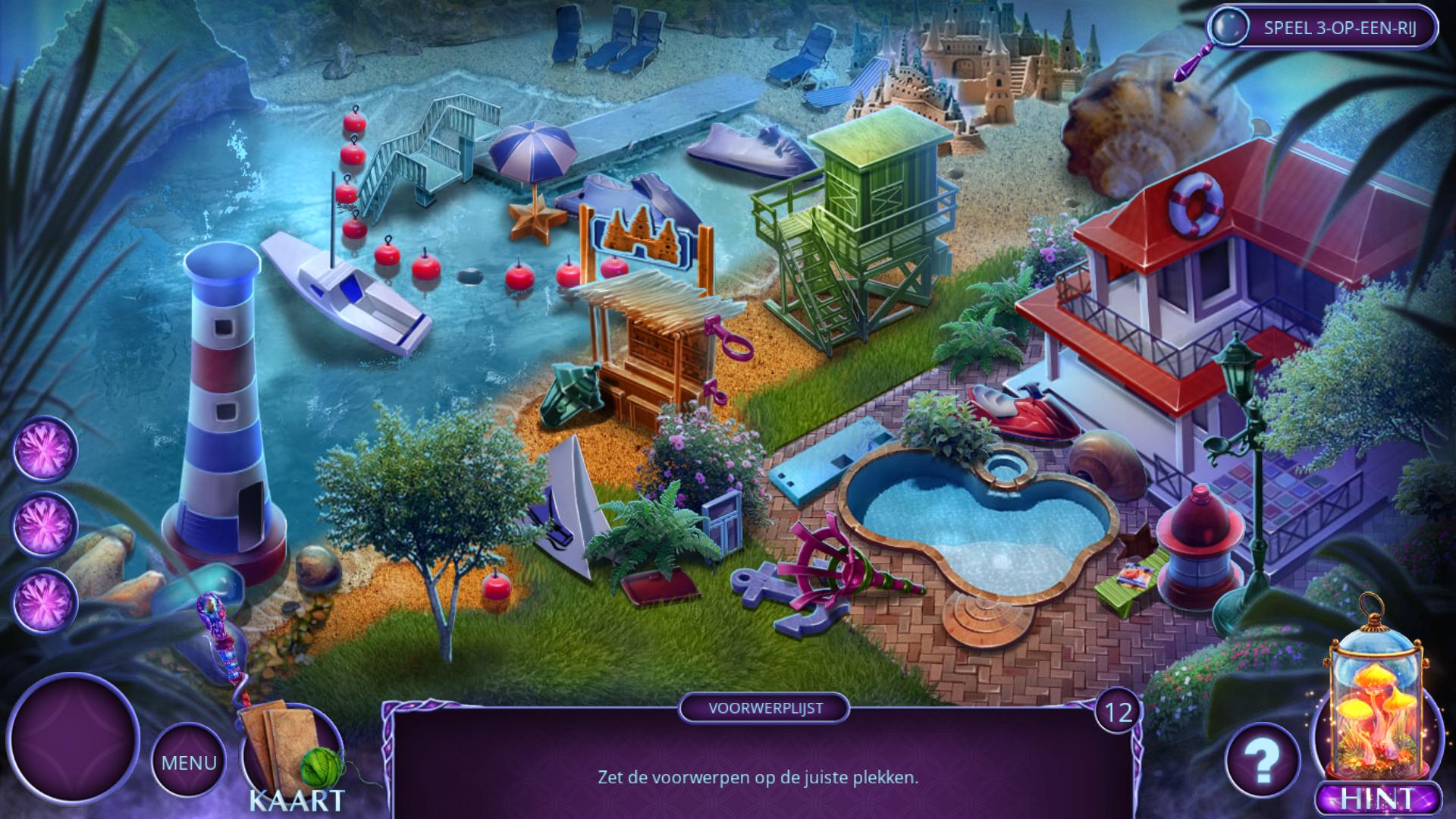Switch to the Speel 3-op-een-rij mode
The image size is (1456, 819).
point(1323,29)
